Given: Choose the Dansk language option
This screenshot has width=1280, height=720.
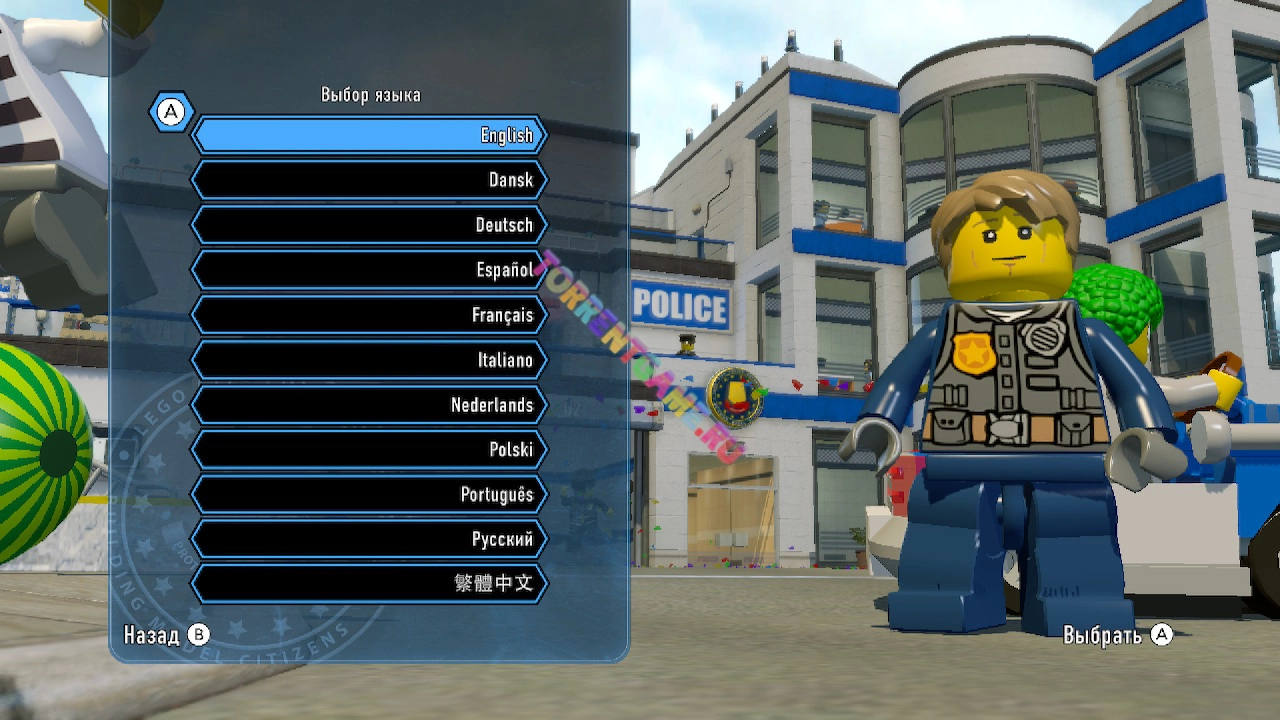Looking at the screenshot, I should tap(369, 180).
